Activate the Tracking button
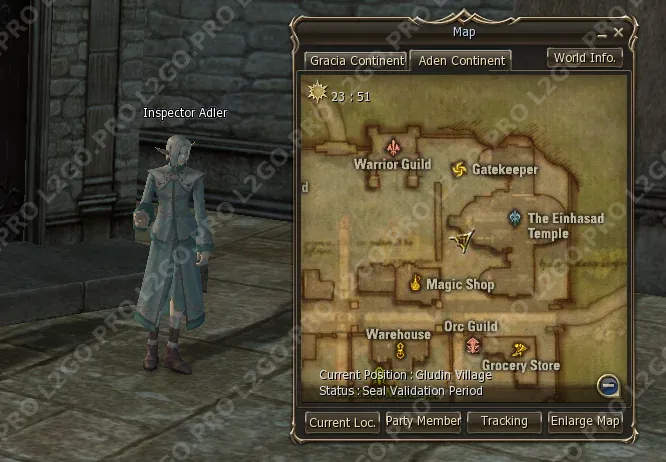The image size is (666, 462). point(504,421)
